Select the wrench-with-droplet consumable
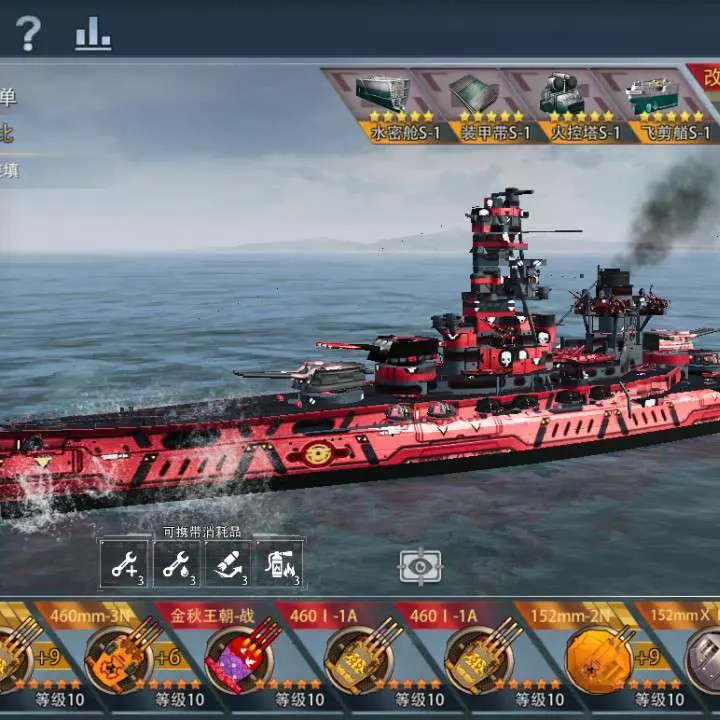The width and height of the screenshot is (720, 720). click(176, 564)
